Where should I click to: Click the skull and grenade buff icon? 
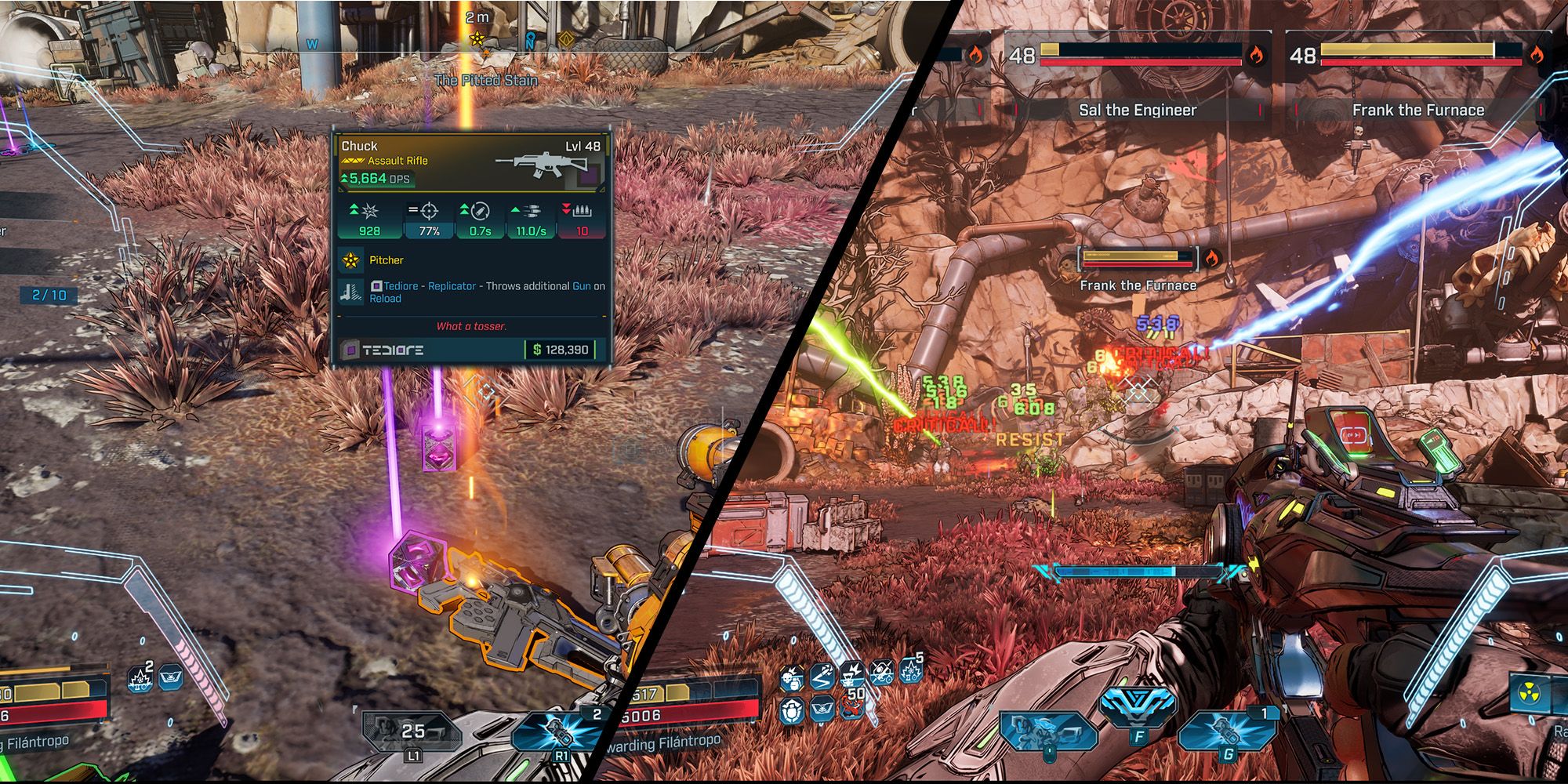(792, 678)
